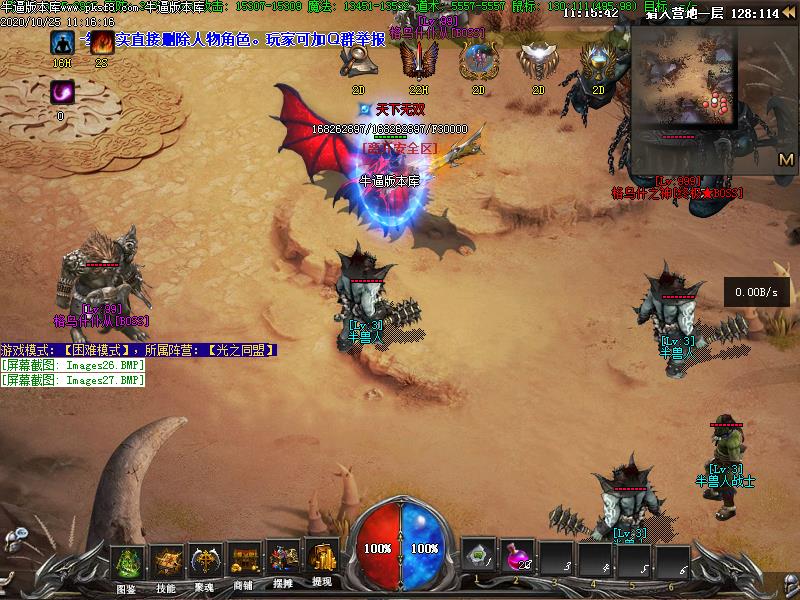Select the meditating figure buff icon
The image size is (800, 600).
pos(62,43)
